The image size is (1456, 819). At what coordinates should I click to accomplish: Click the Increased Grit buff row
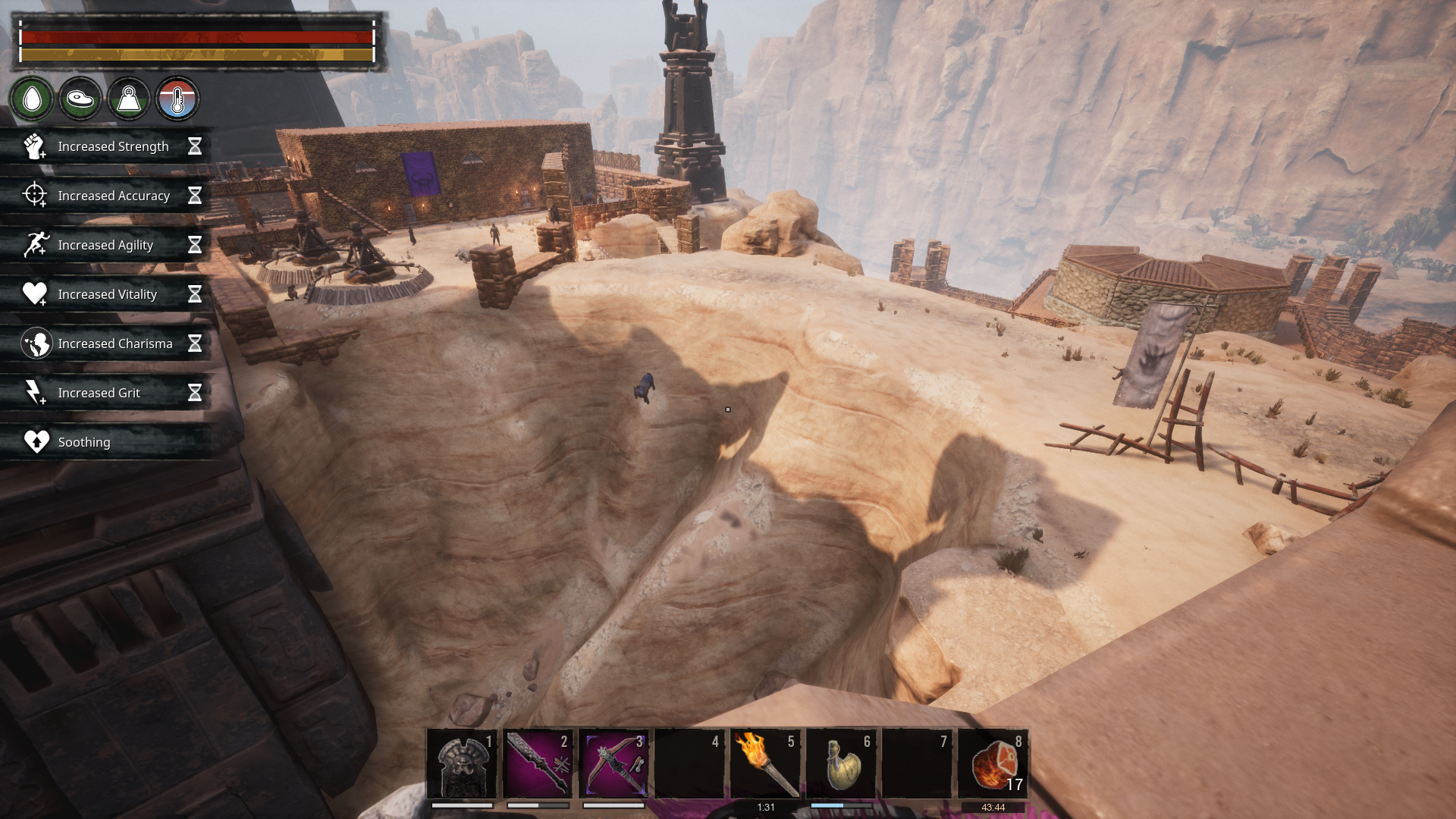pos(106,393)
